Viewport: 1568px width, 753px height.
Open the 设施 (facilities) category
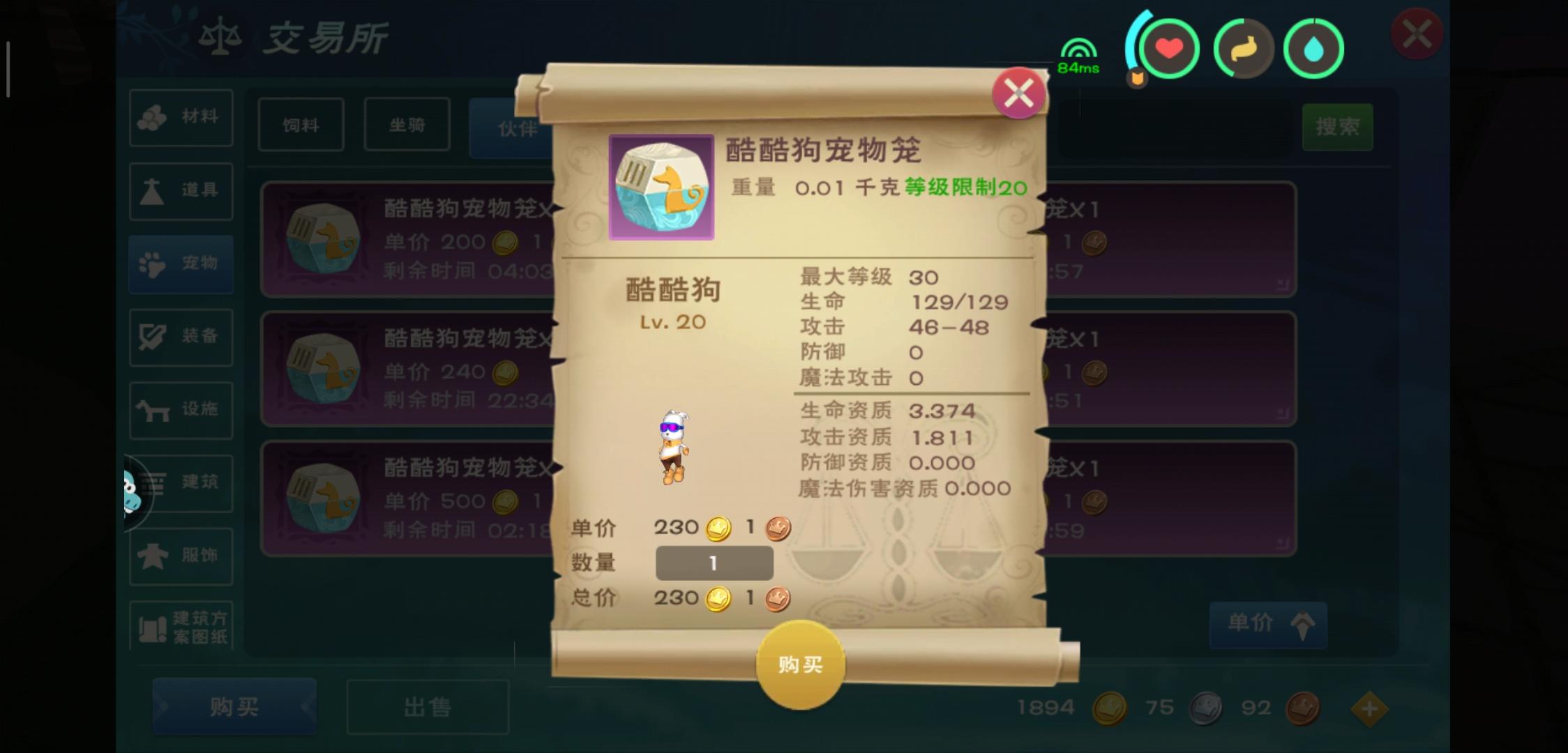(x=181, y=411)
